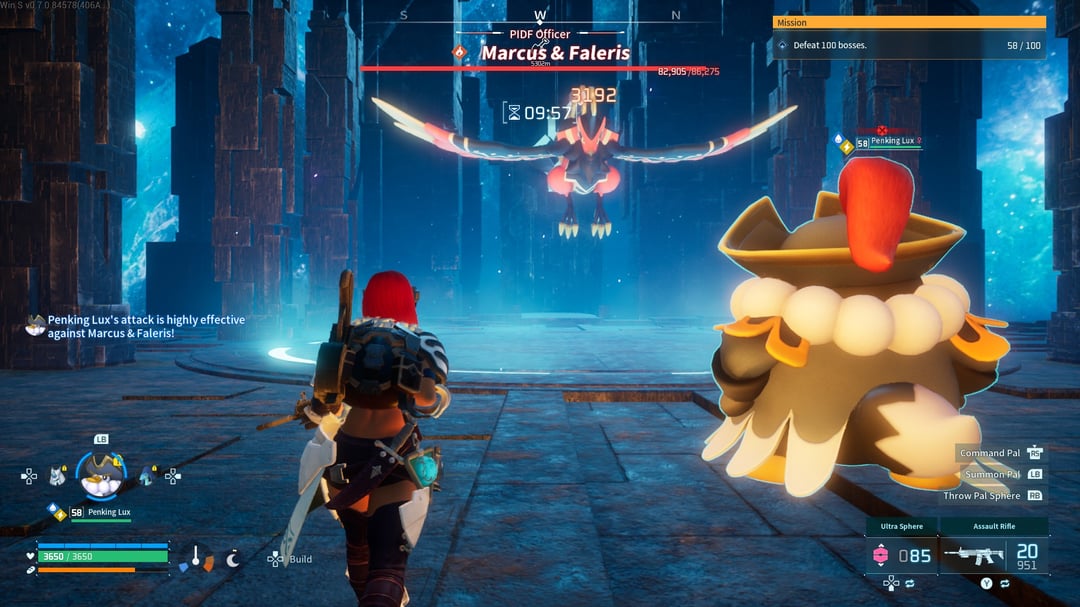Switch to the previous pal on left
Screen dimensions: 1080x607
pos(57,477)
